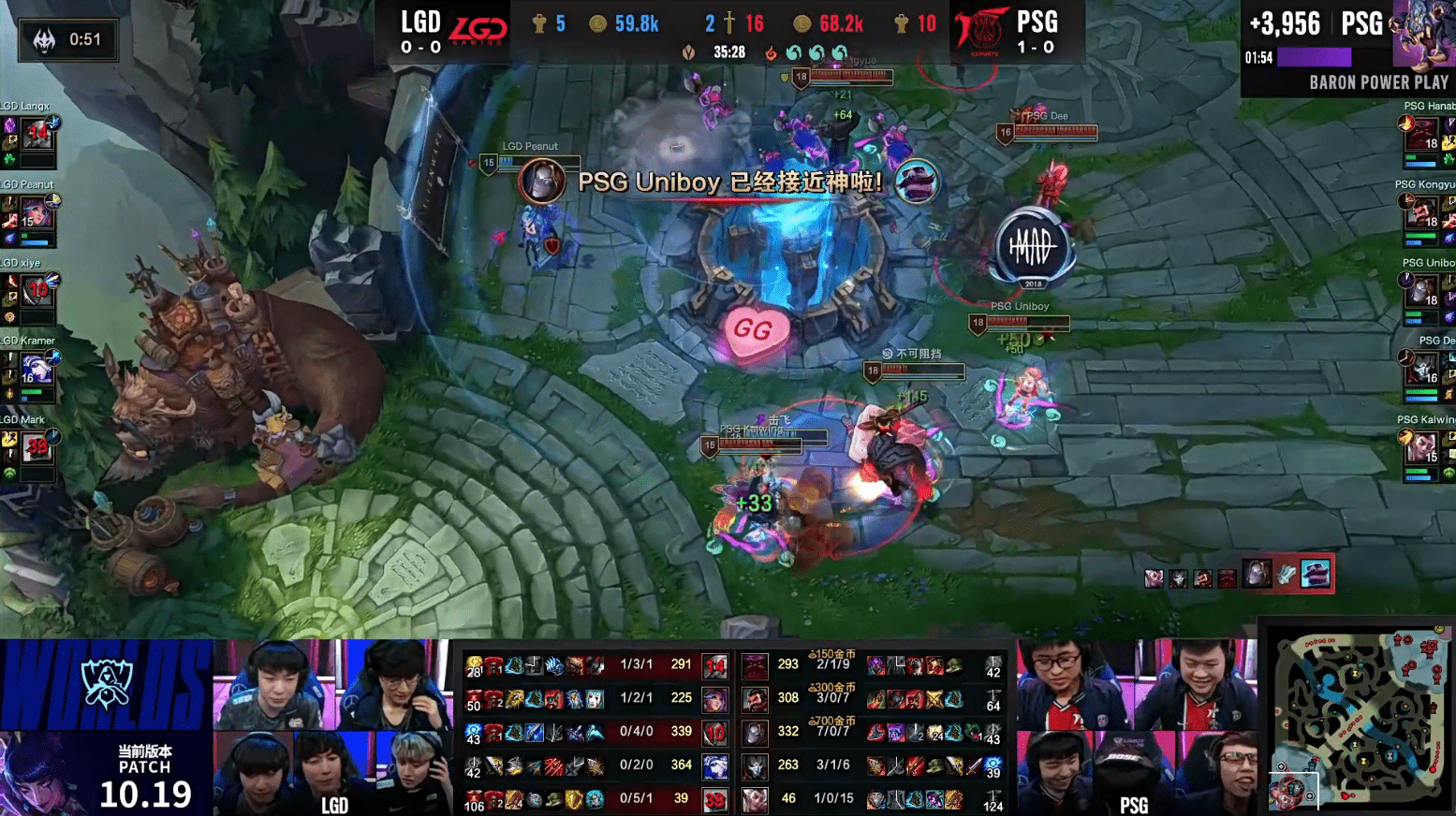This screenshot has height=816, width=1456.
Task: Pick LGD Mark's sidebar portrait
Action: [x=36, y=448]
